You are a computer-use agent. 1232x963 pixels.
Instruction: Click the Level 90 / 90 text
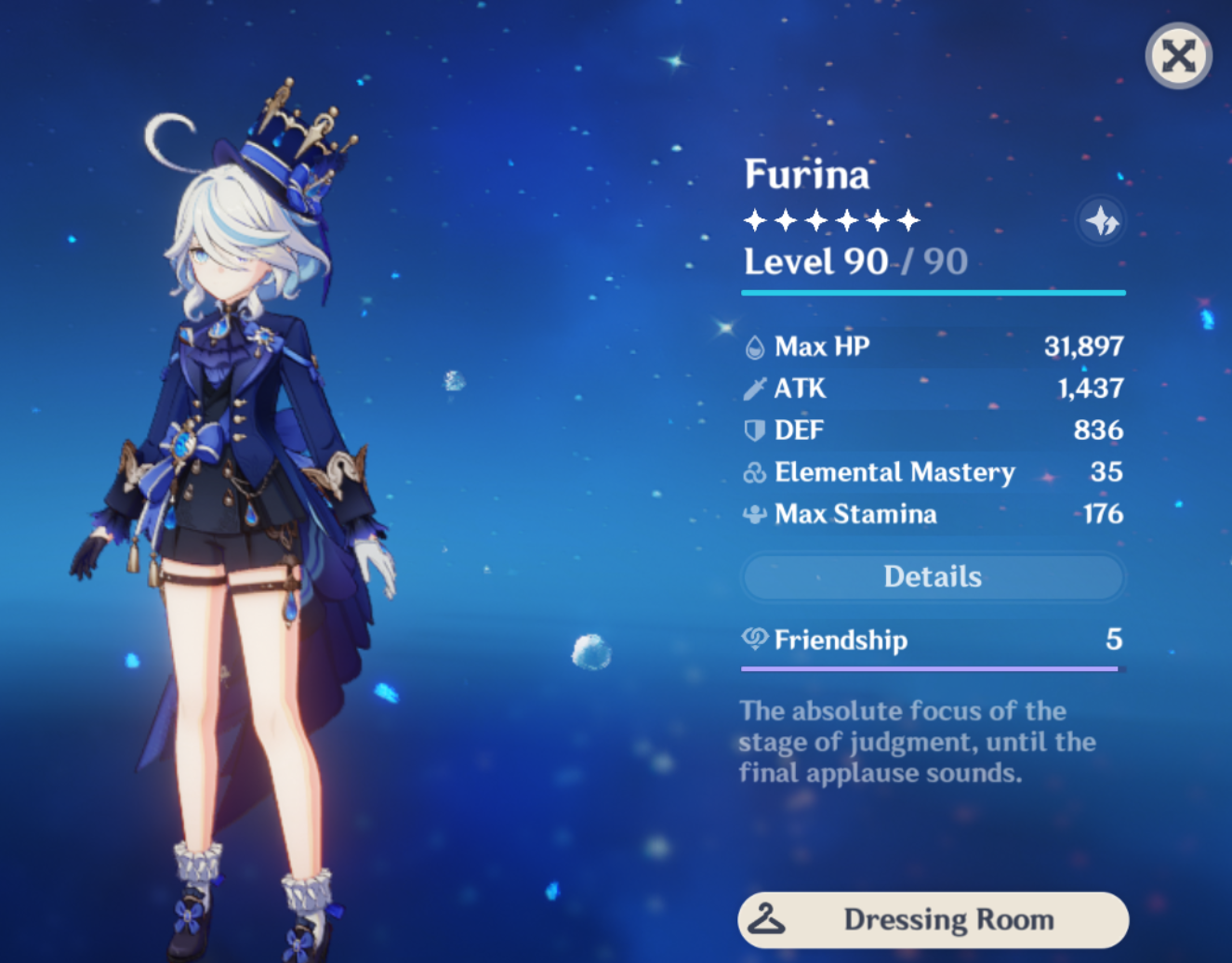(853, 261)
